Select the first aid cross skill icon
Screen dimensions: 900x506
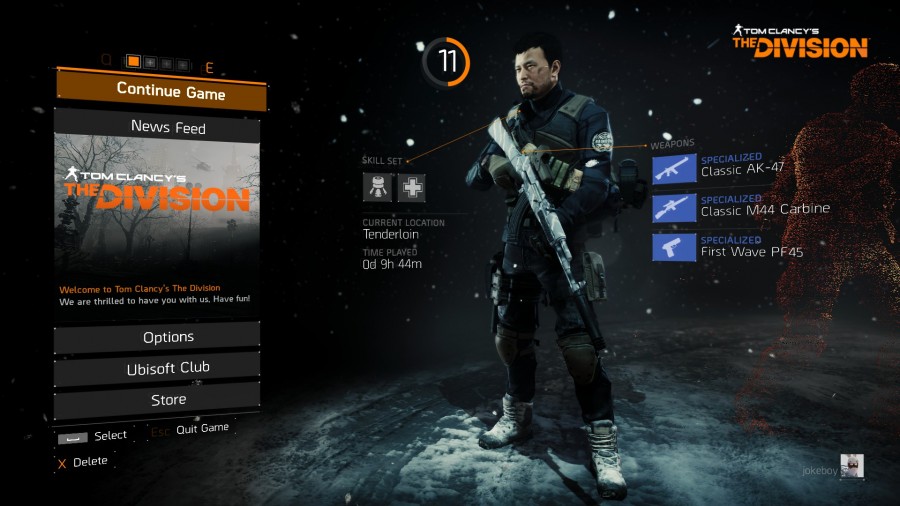(411, 186)
